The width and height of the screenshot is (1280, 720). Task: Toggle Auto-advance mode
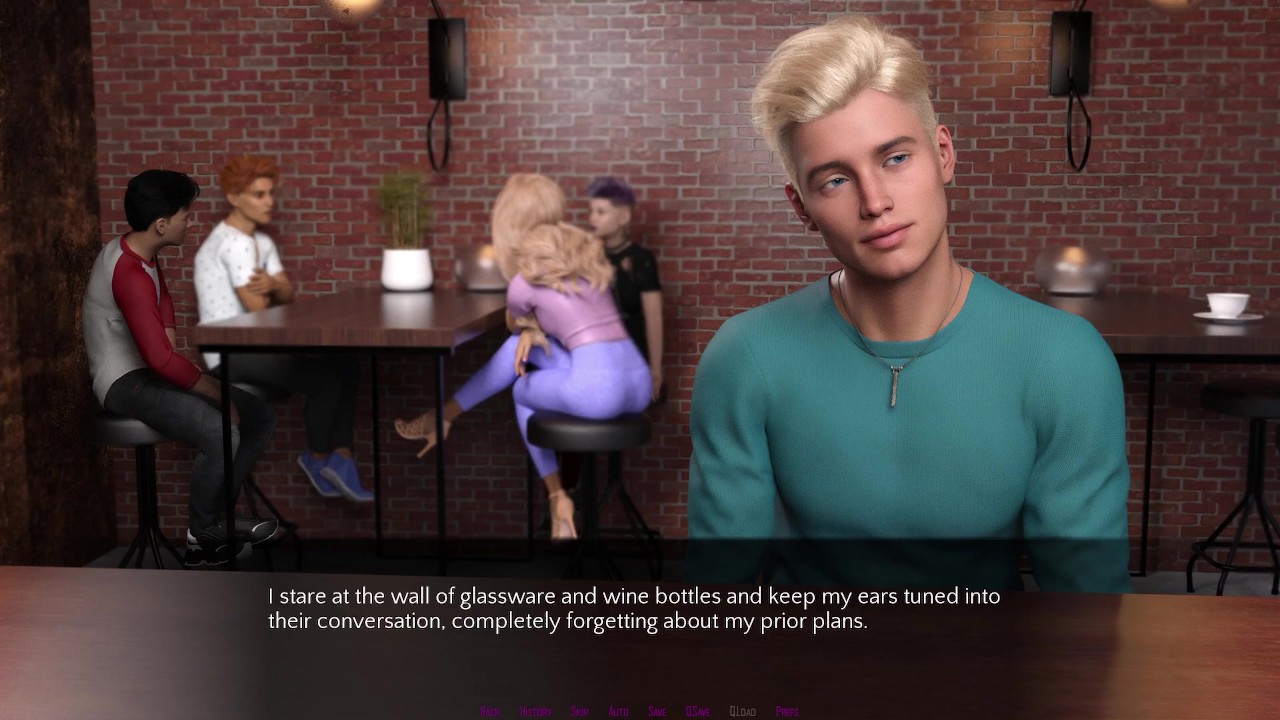[x=618, y=711]
